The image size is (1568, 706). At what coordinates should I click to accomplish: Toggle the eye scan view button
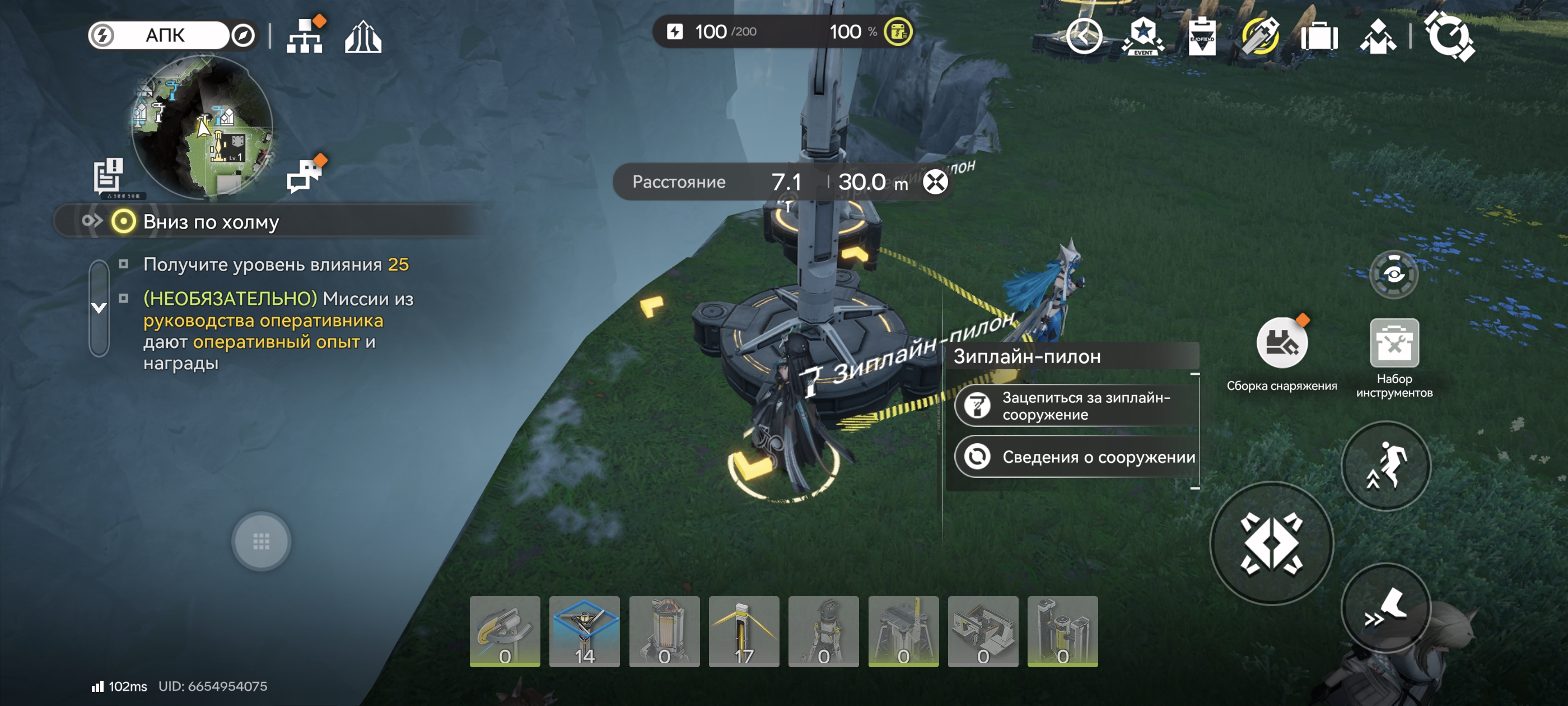click(1393, 274)
